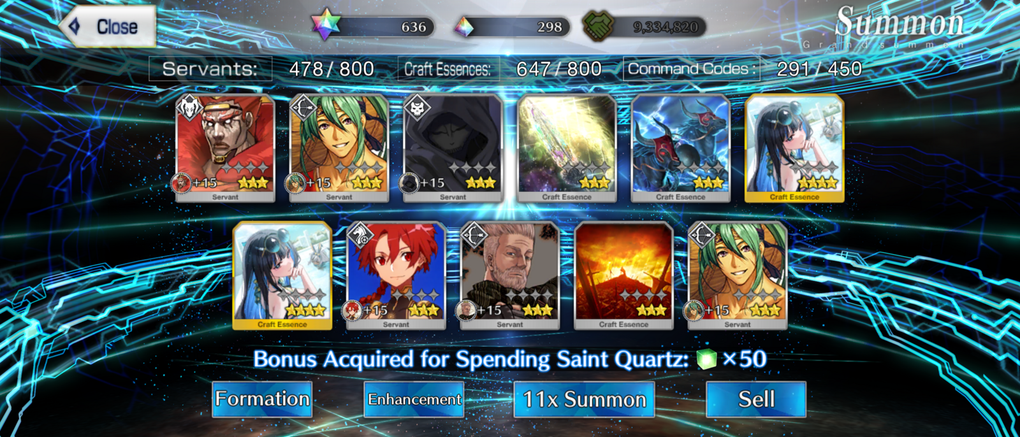The height and width of the screenshot is (437, 1020).
Task: Perform another 11x Summon
Action: point(584,399)
